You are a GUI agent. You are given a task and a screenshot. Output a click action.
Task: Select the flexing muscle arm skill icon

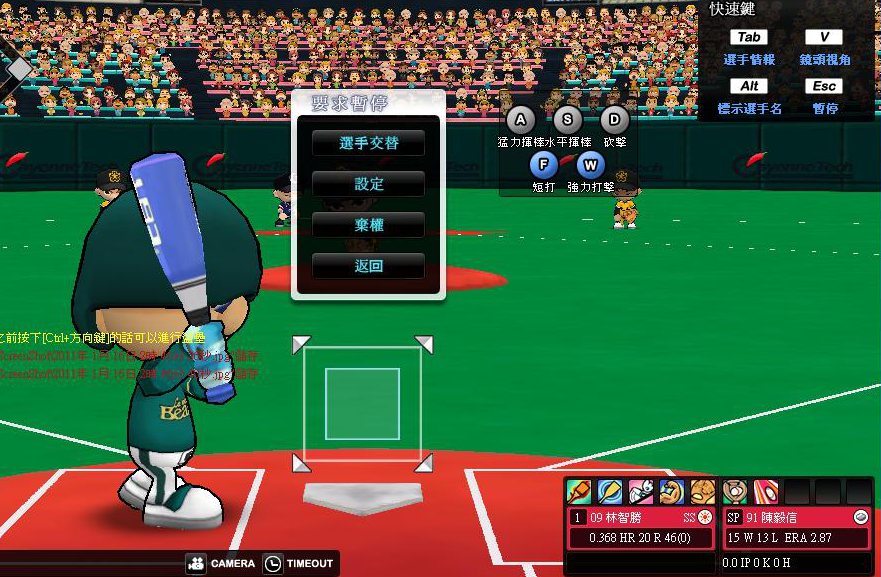click(672, 491)
